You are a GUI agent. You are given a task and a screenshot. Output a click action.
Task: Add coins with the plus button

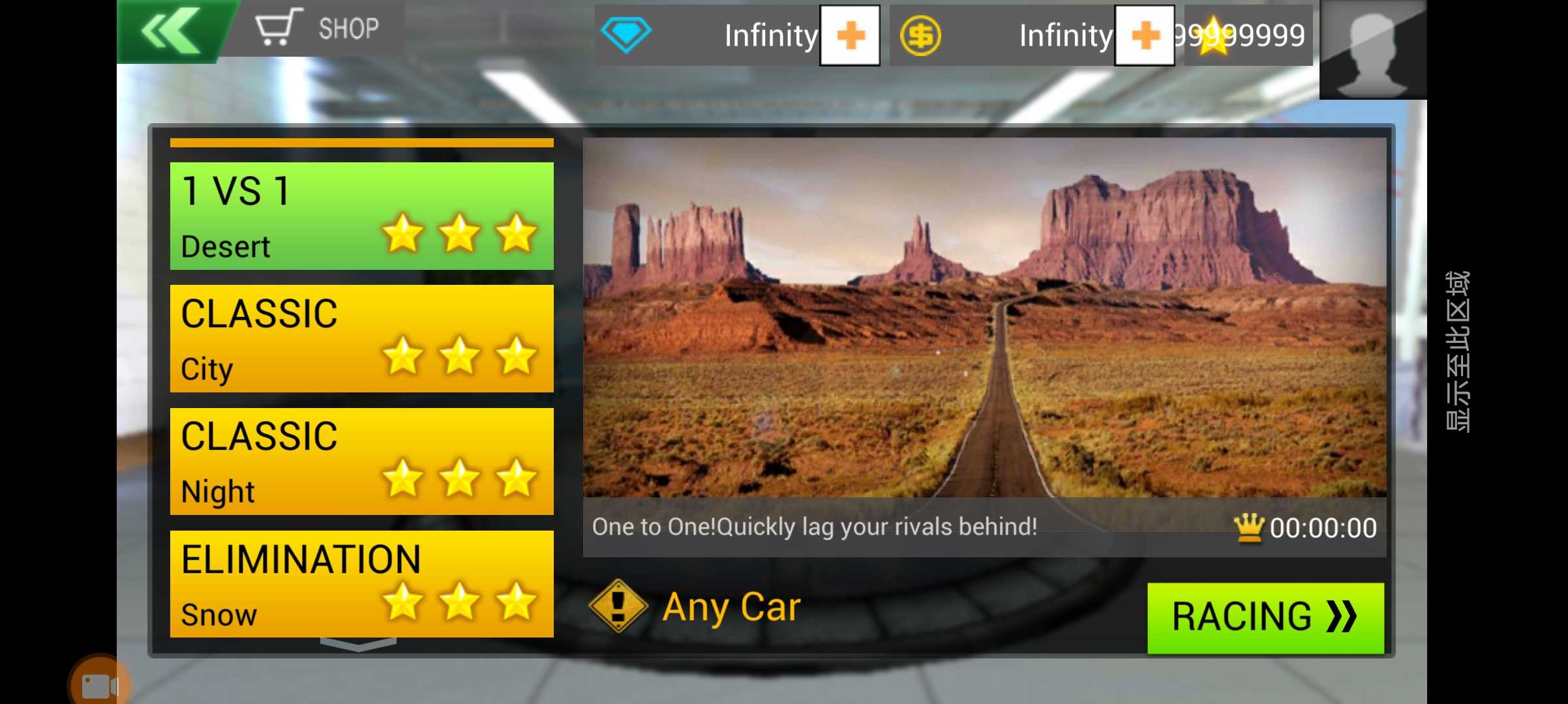[1144, 35]
